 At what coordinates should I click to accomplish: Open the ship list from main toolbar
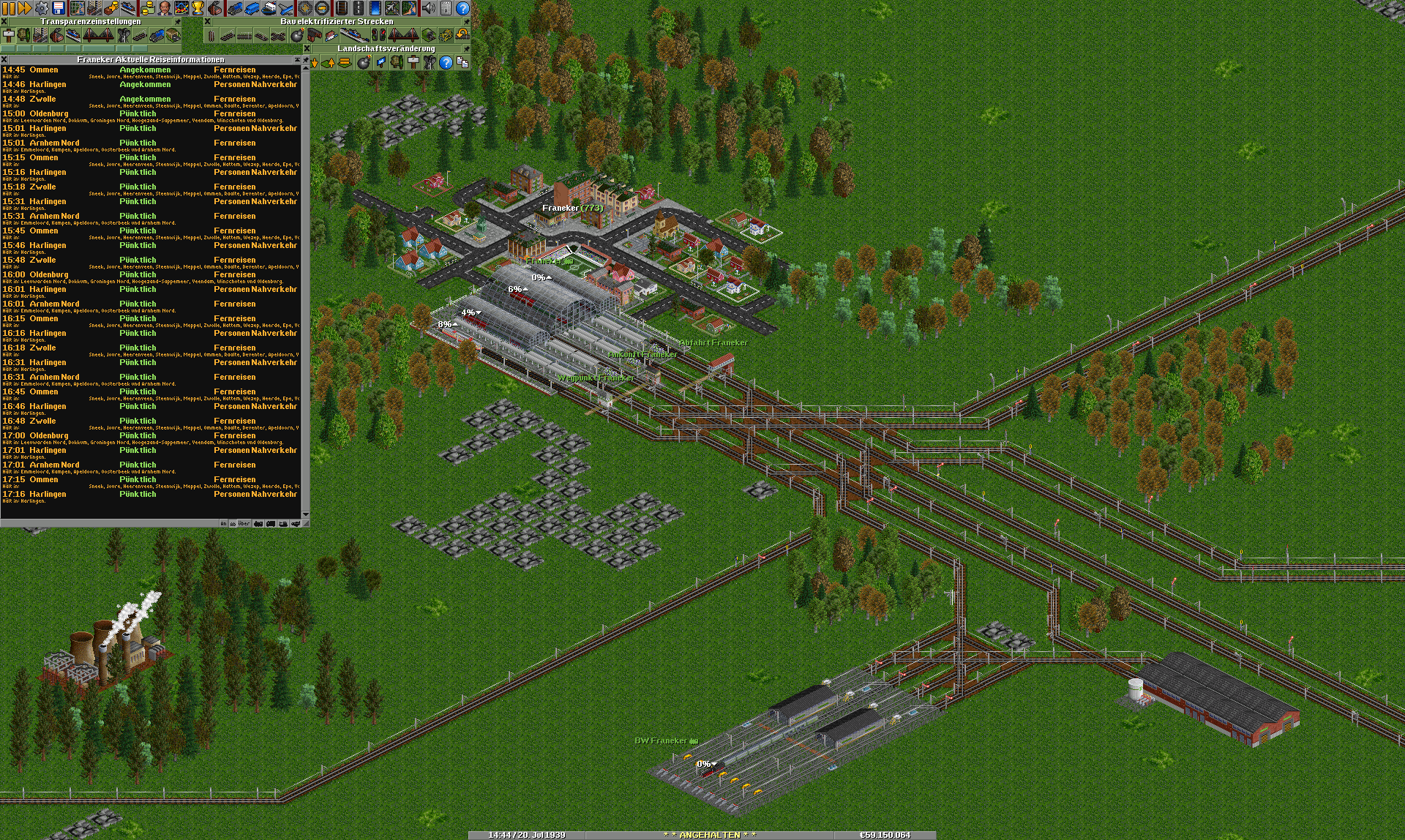269,8
